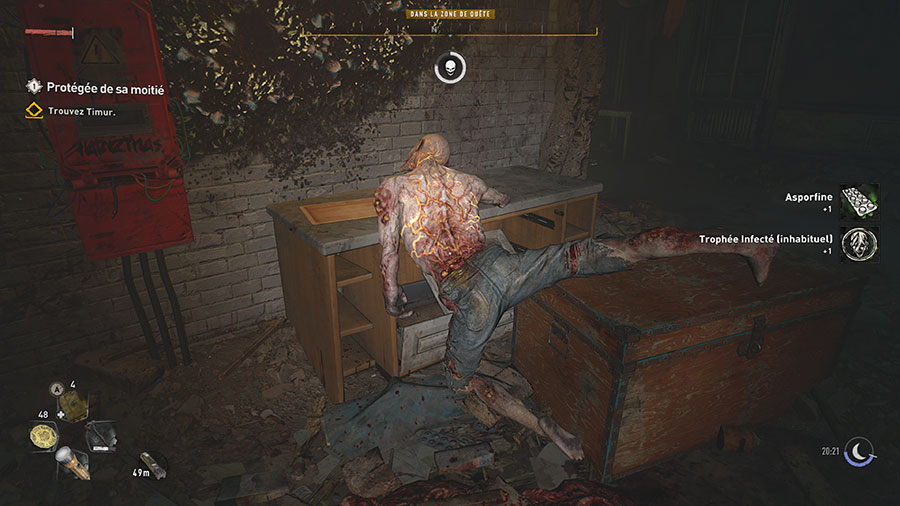900x506 pixels.
Task: Click the Asporfine pickup icon
Action: 859,202
